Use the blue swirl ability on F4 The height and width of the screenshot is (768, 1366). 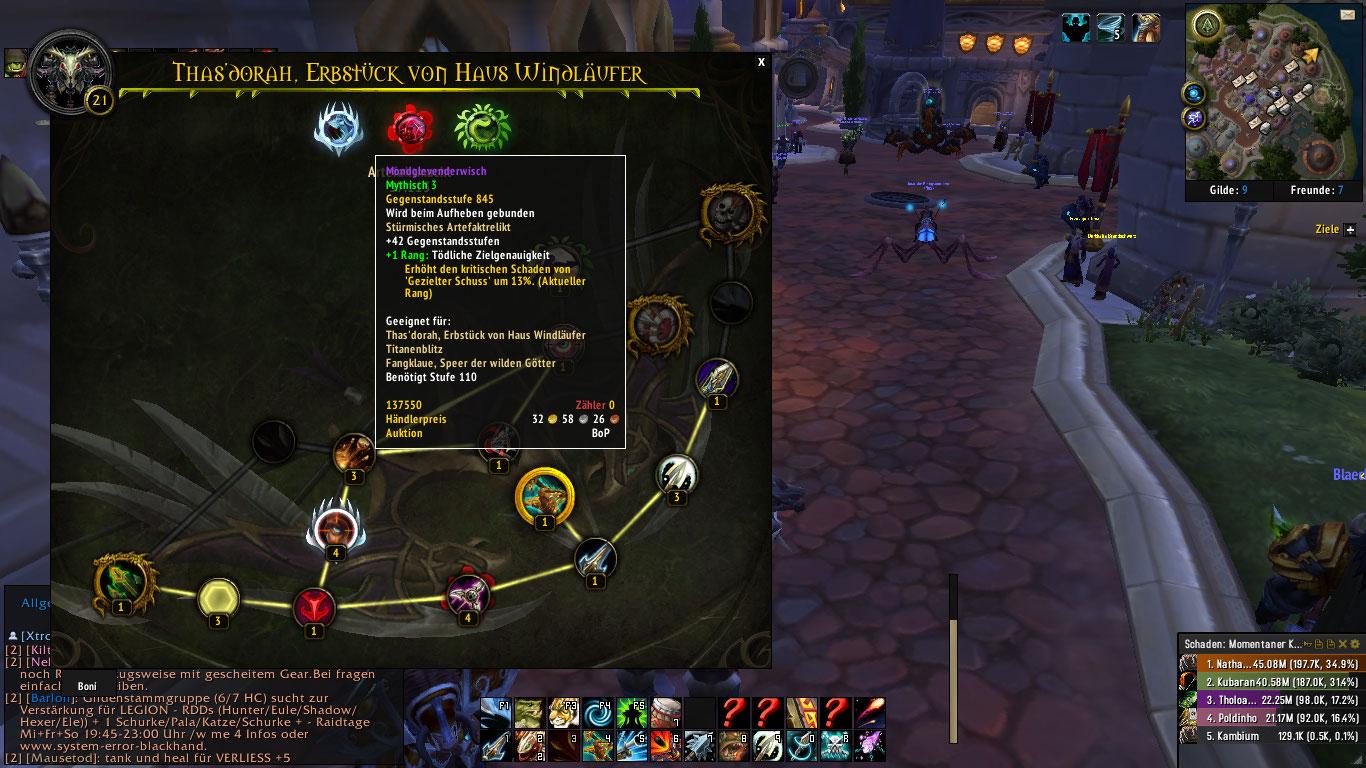click(597, 713)
